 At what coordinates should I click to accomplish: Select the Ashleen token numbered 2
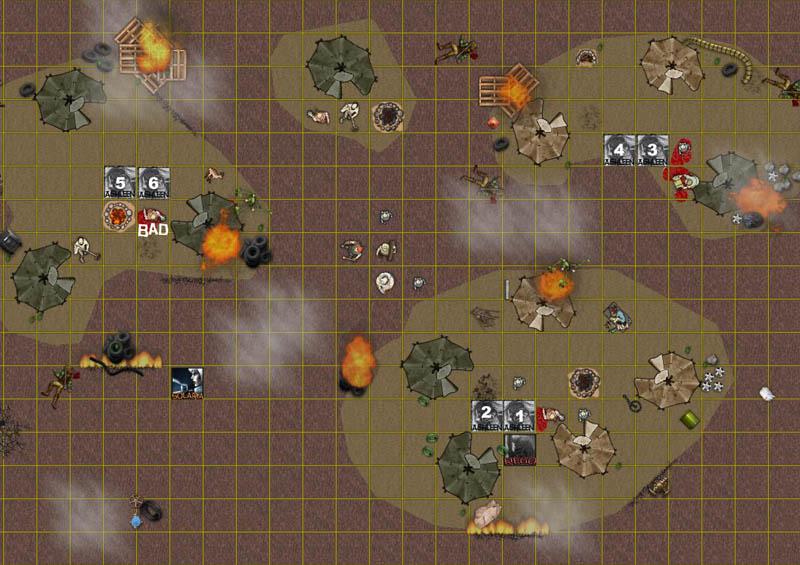pos(487,415)
